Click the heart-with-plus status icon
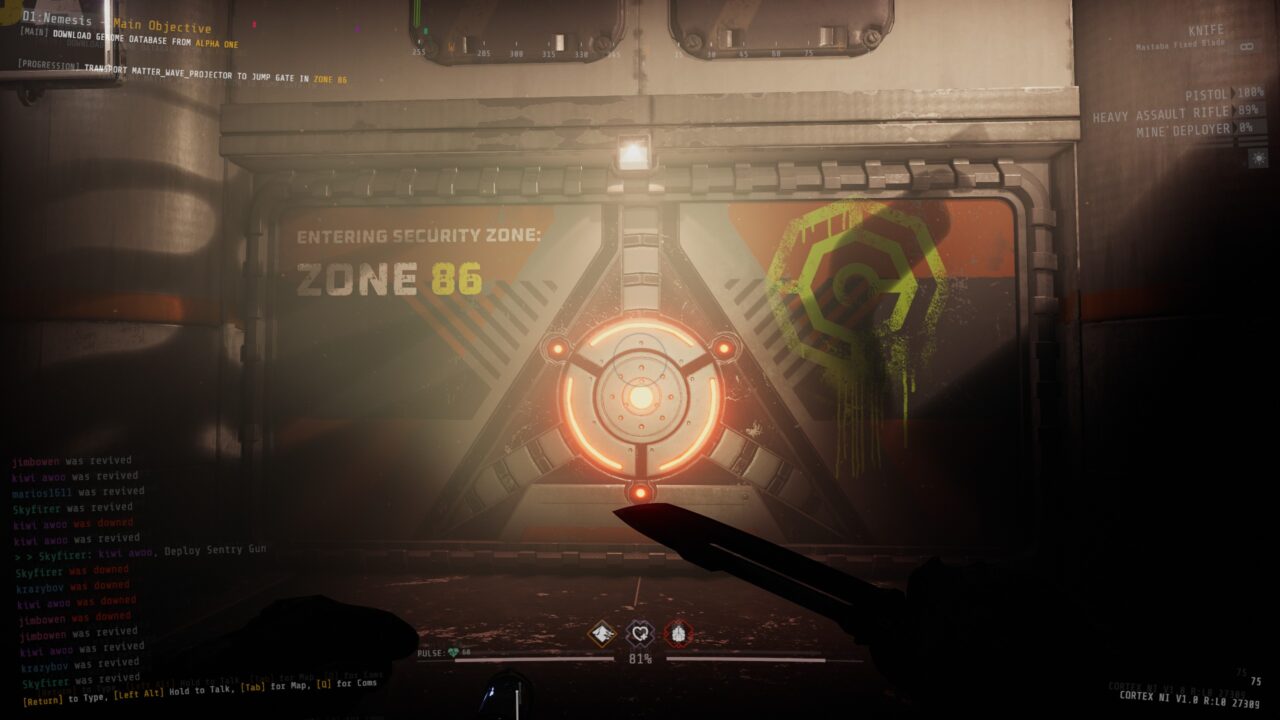Viewport: 1280px width, 720px height. point(640,633)
